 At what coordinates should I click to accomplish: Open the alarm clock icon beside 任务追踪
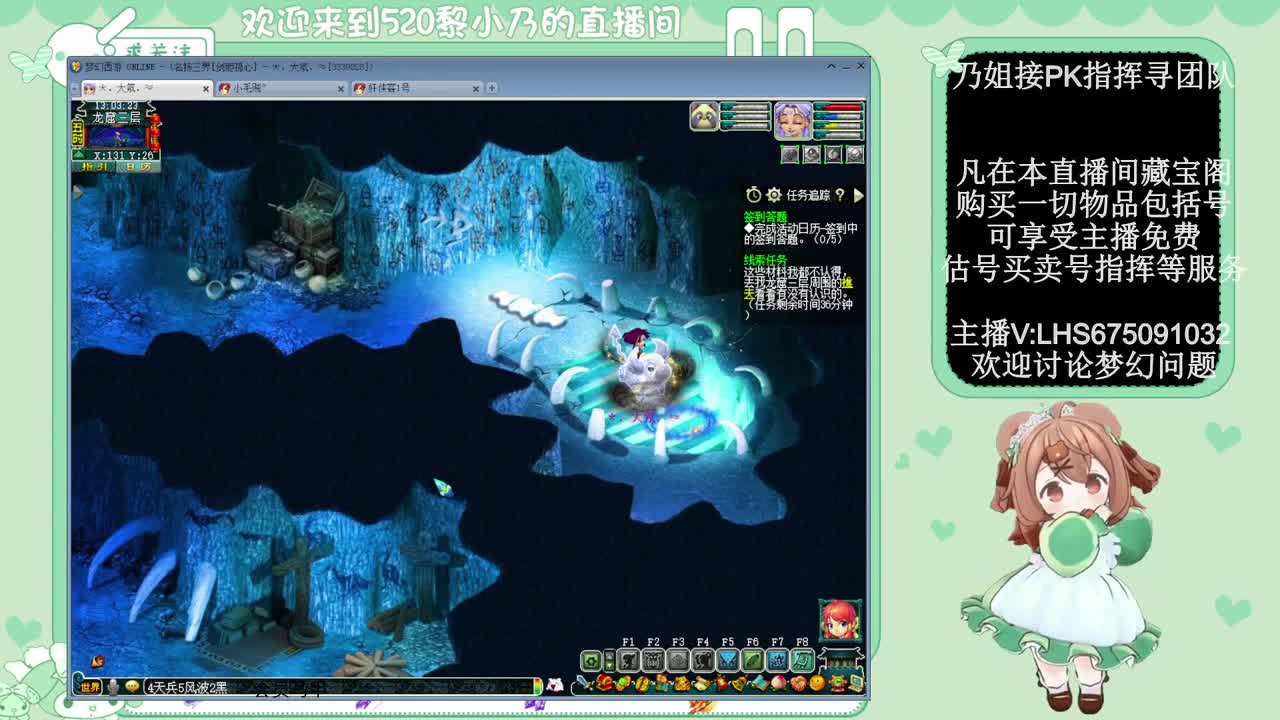[753, 195]
